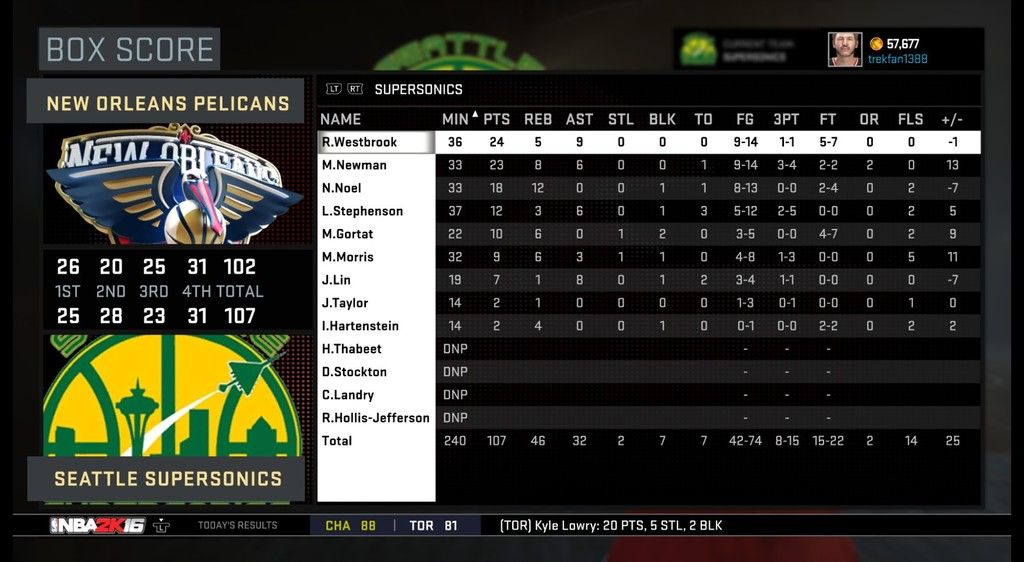1024x562 pixels.
Task: Sort by the REB column header
Action: click(x=538, y=119)
